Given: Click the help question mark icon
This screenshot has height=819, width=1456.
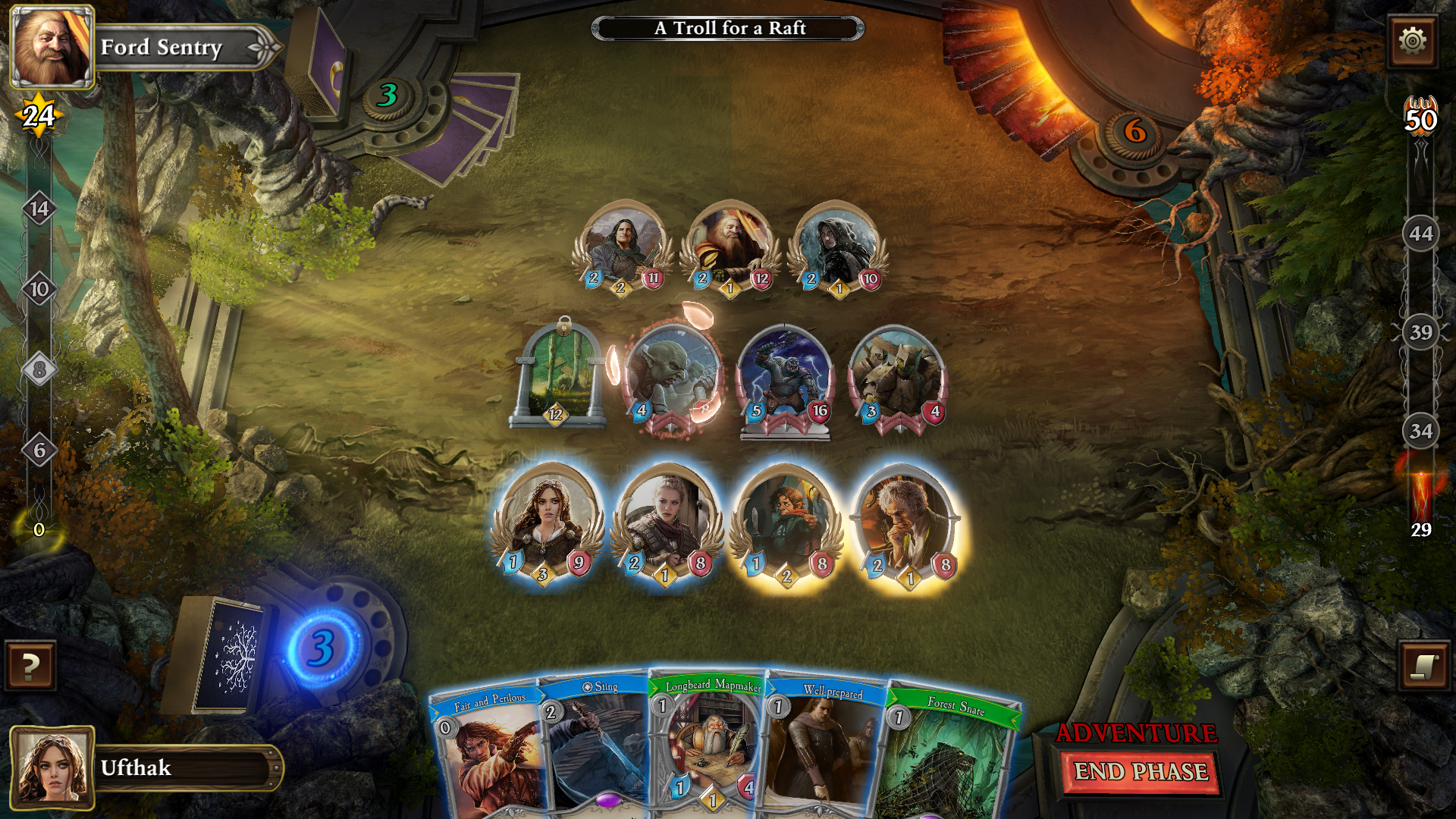Looking at the screenshot, I should click(29, 669).
